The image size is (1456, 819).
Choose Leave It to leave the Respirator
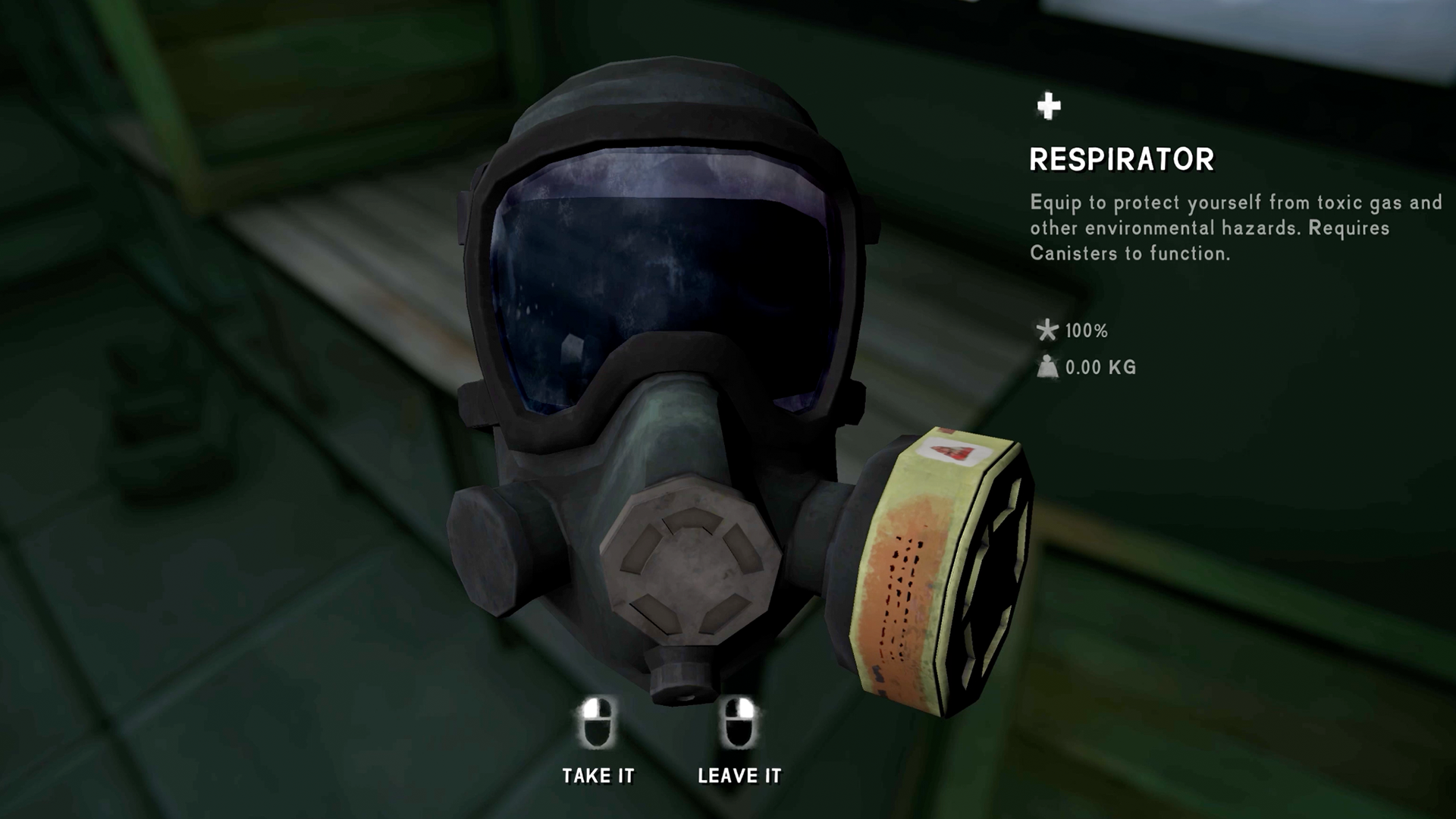739,773
